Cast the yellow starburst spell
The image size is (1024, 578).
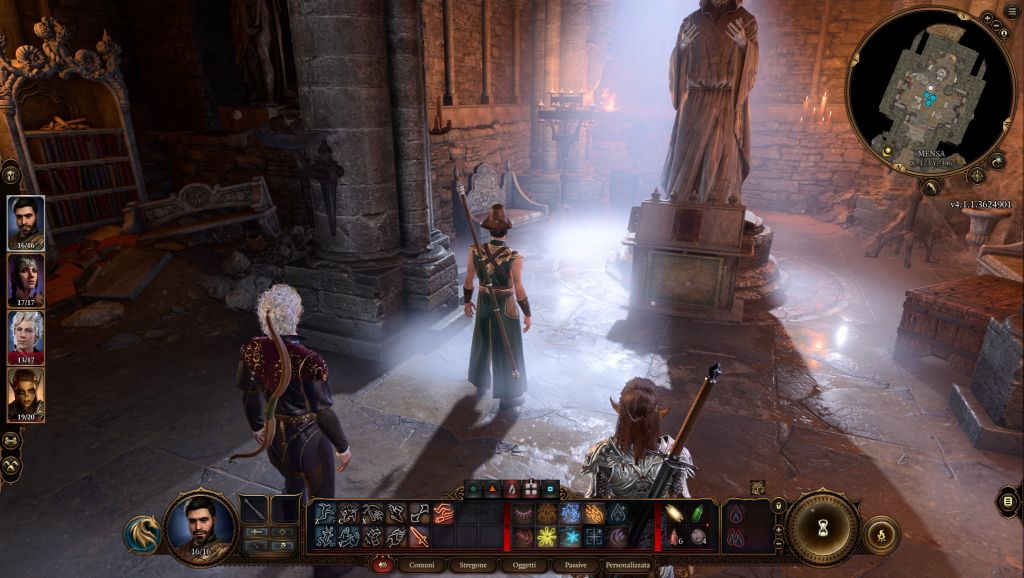pyautogui.click(x=547, y=537)
